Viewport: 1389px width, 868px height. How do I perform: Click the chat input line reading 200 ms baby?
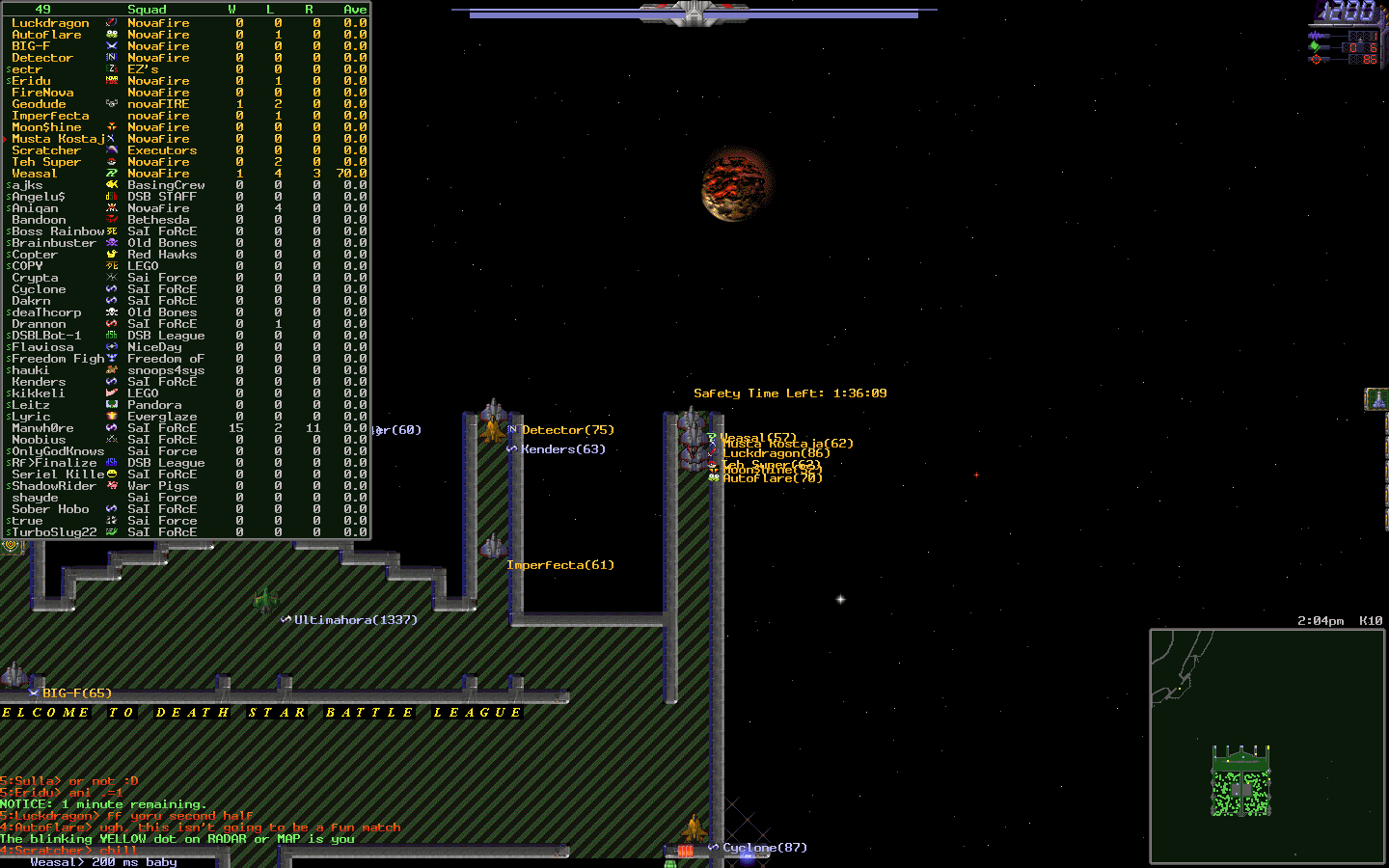click(106, 862)
